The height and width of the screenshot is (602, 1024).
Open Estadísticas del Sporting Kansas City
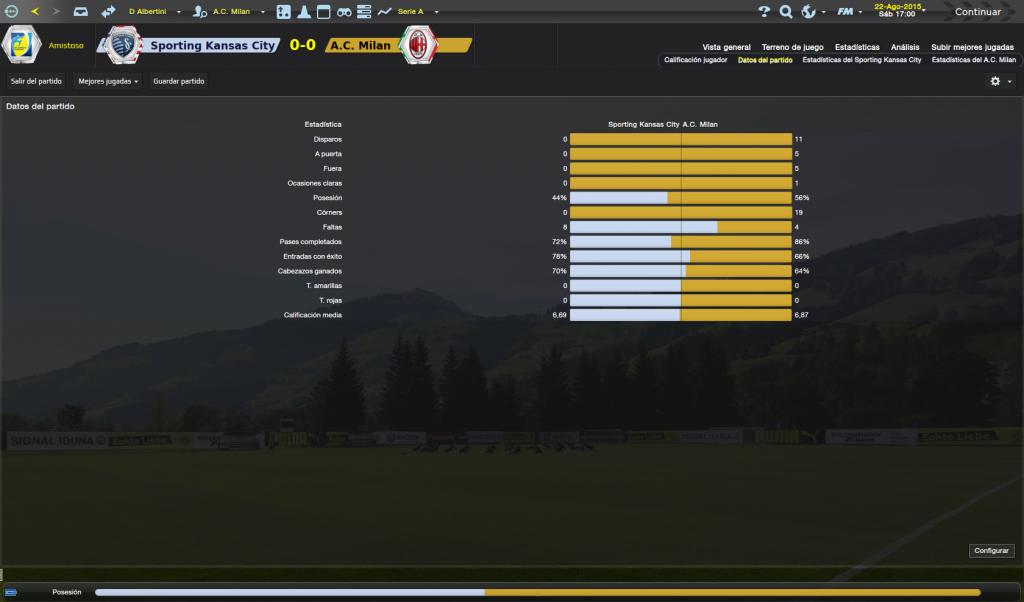[861, 60]
